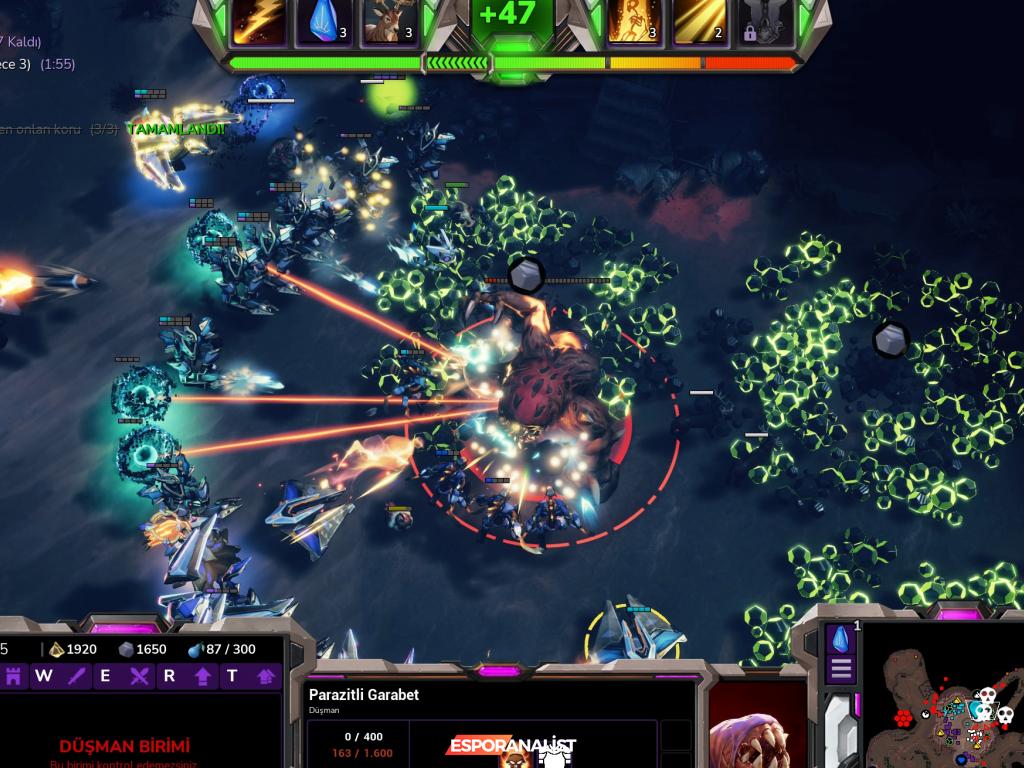Select the E crossed swords button

(139, 676)
